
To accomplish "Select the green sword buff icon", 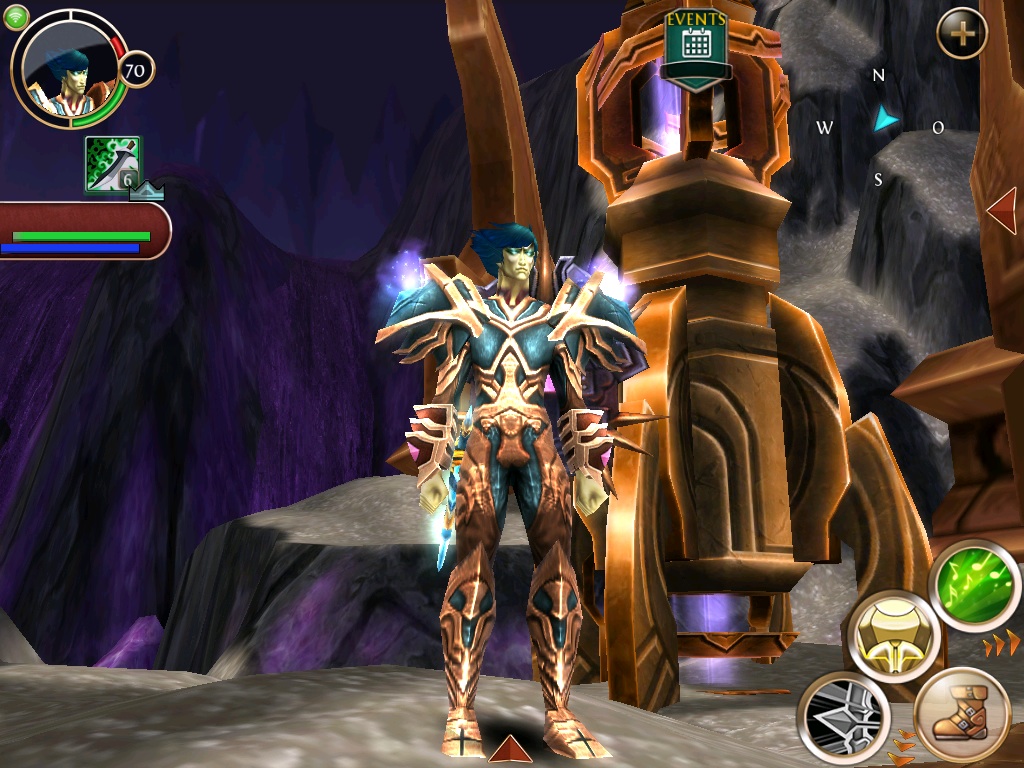I will tap(112, 165).
